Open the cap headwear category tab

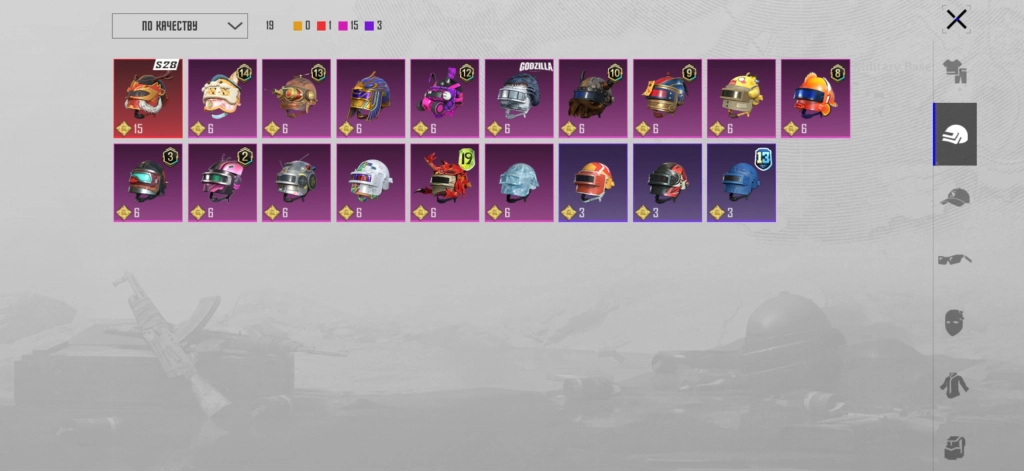(x=955, y=197)
